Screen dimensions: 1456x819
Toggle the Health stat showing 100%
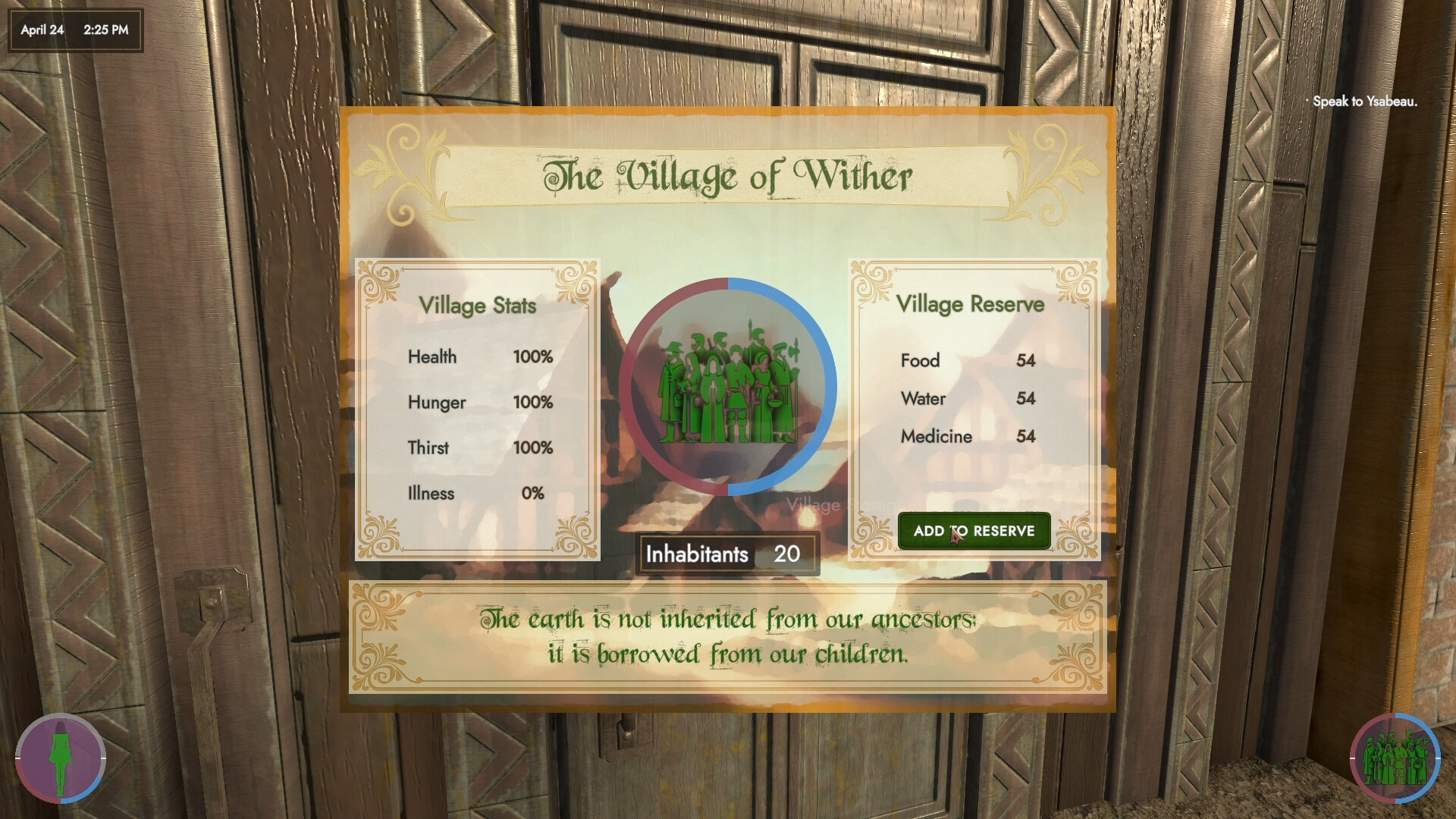tap(479, 357)
